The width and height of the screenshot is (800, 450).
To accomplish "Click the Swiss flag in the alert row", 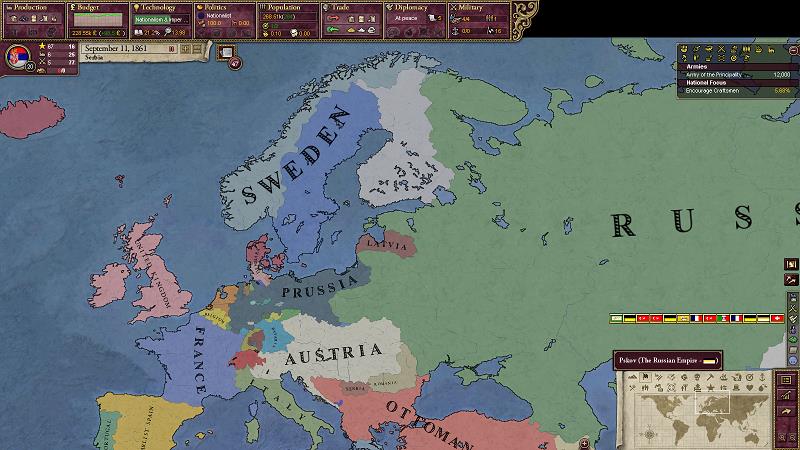I will (777, 318).
